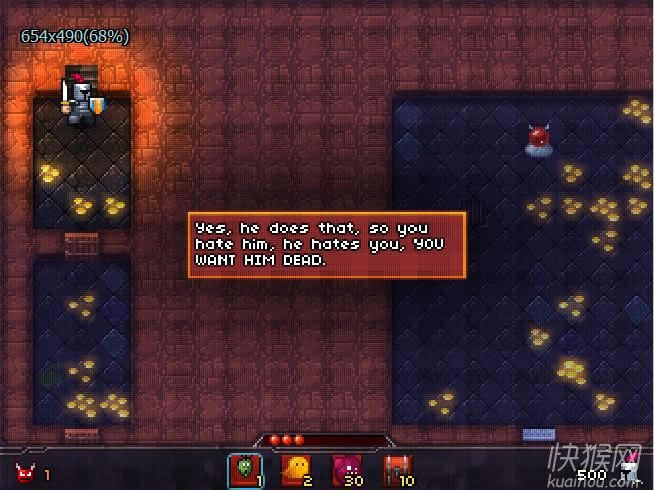The height and width of the screenshot is (490, 654).
Task: Pick the pink monster minion slot
Action: point(347,468)
